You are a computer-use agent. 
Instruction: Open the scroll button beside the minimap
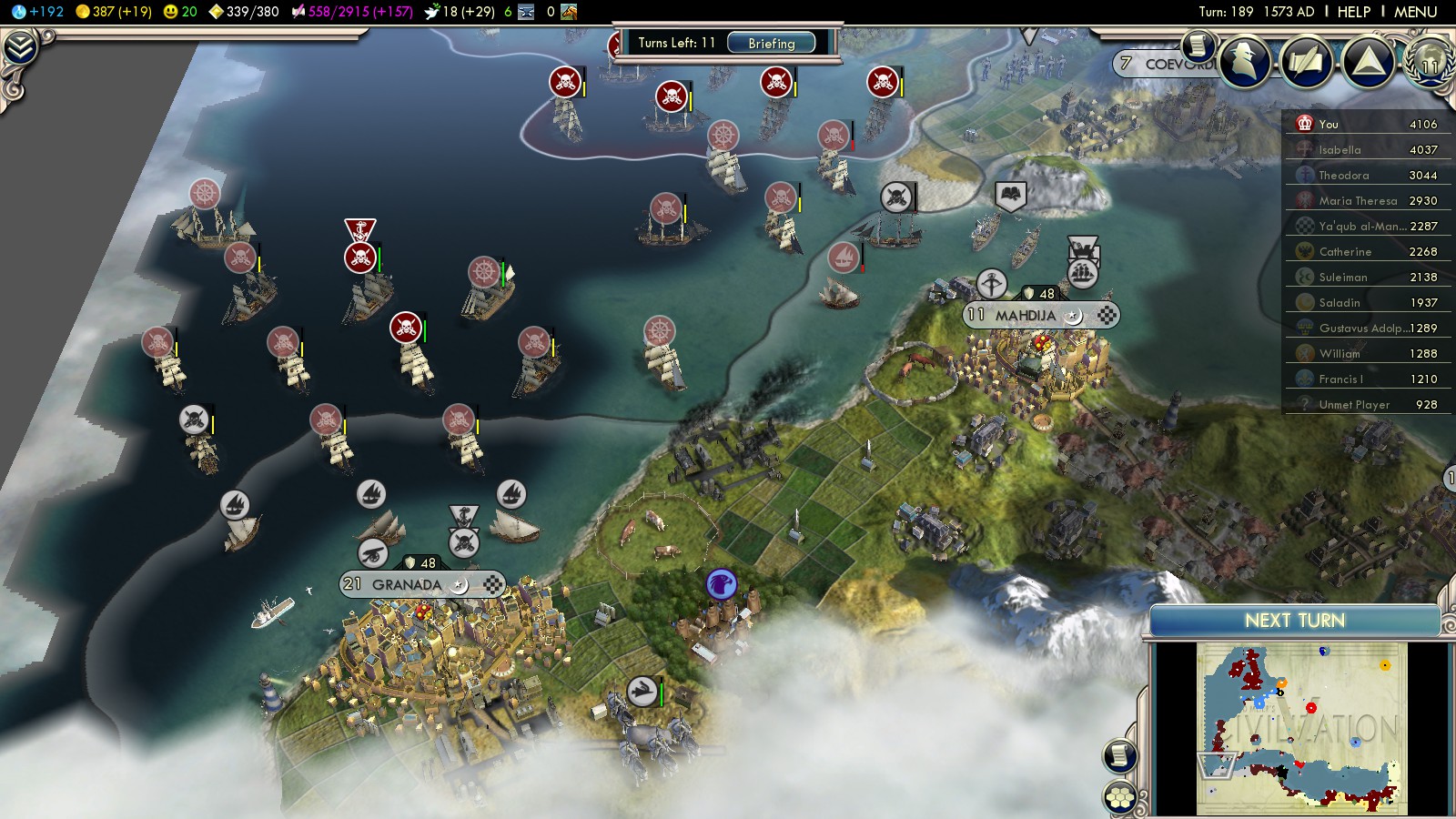tap(1120, 755)
